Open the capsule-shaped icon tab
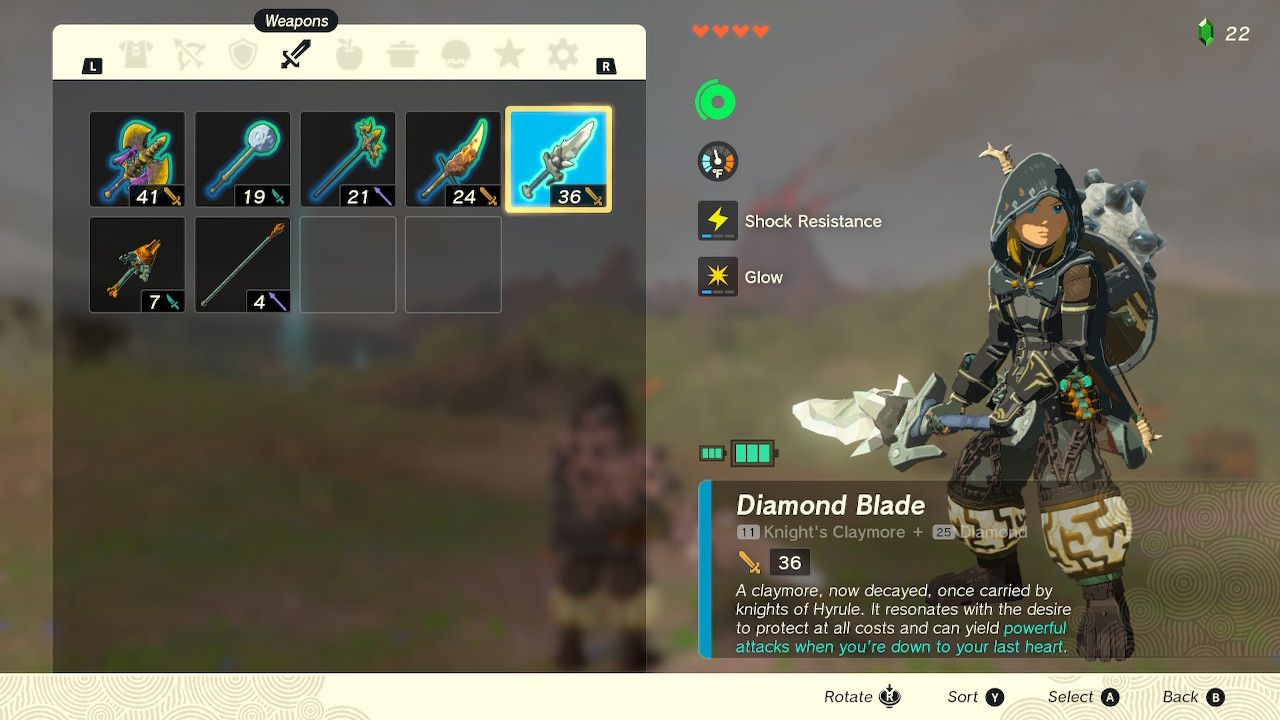 pos(456,55)
